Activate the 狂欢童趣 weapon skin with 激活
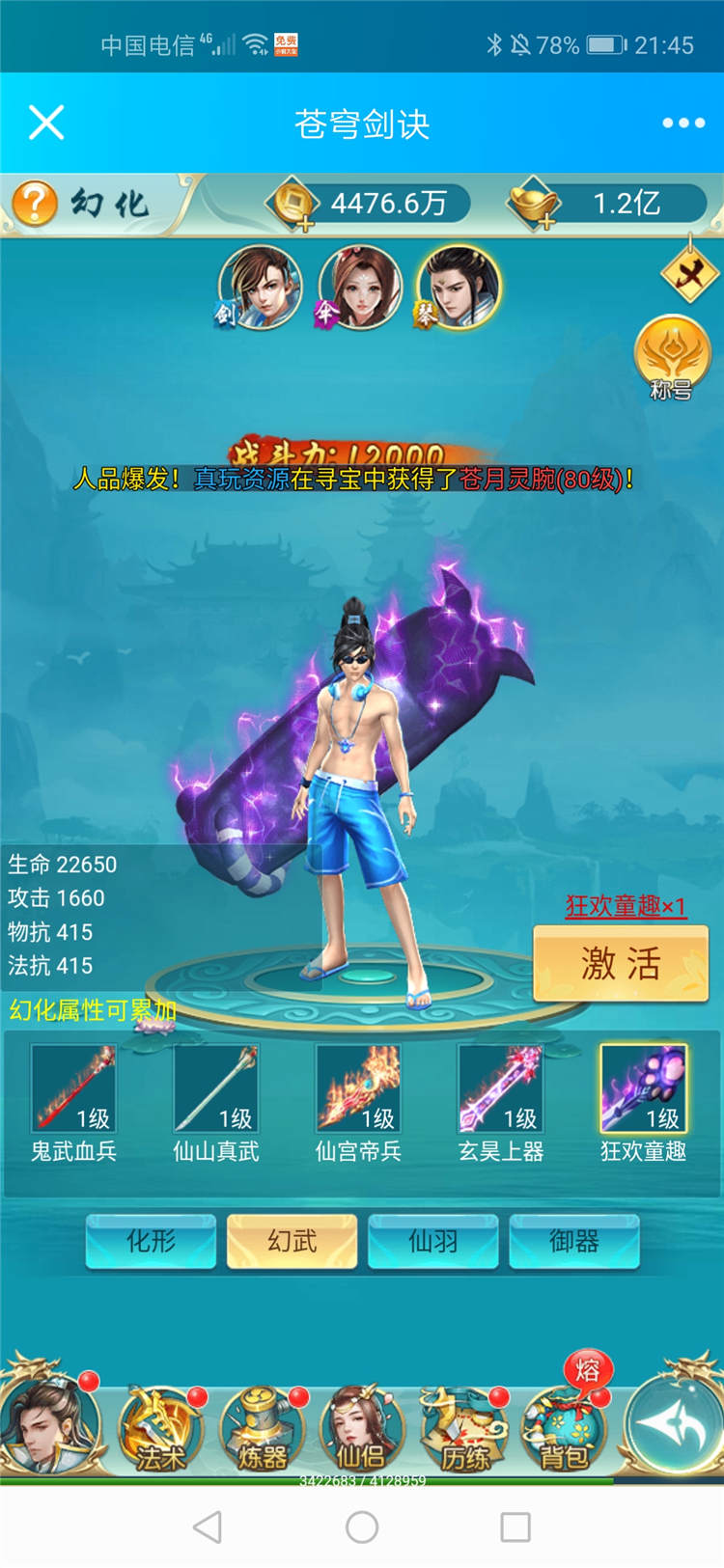 [621, 963]
